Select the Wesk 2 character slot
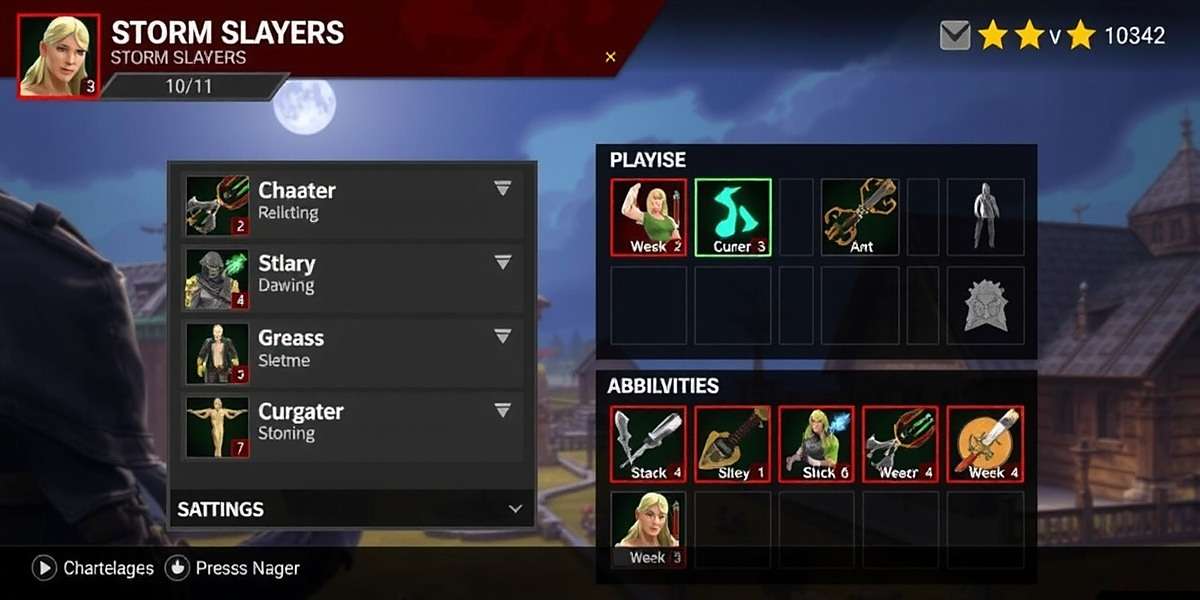Screen dimensions: 1200x600 [649, 217]
